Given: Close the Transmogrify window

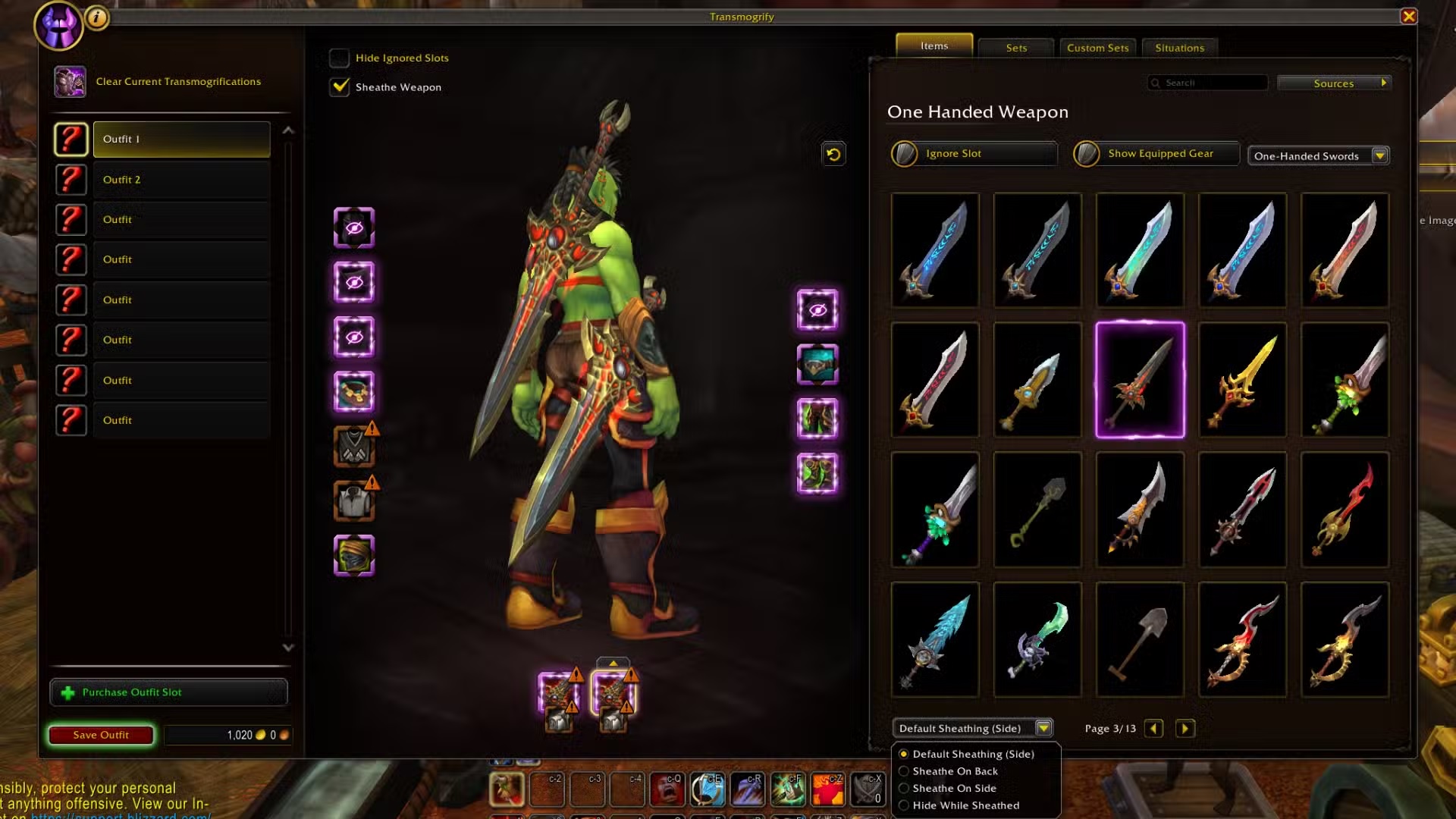Looking at the screenshot, I should pos(1408,16).
